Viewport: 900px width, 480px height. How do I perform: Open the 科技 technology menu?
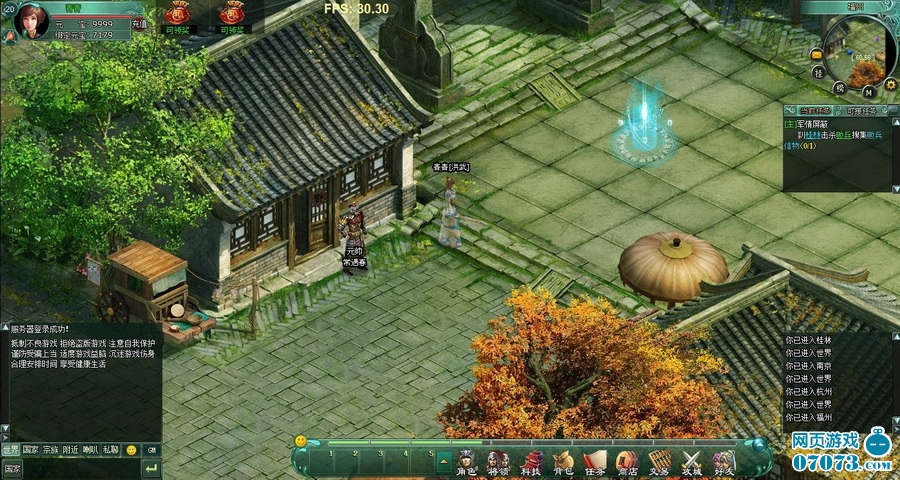click(530, 461)
